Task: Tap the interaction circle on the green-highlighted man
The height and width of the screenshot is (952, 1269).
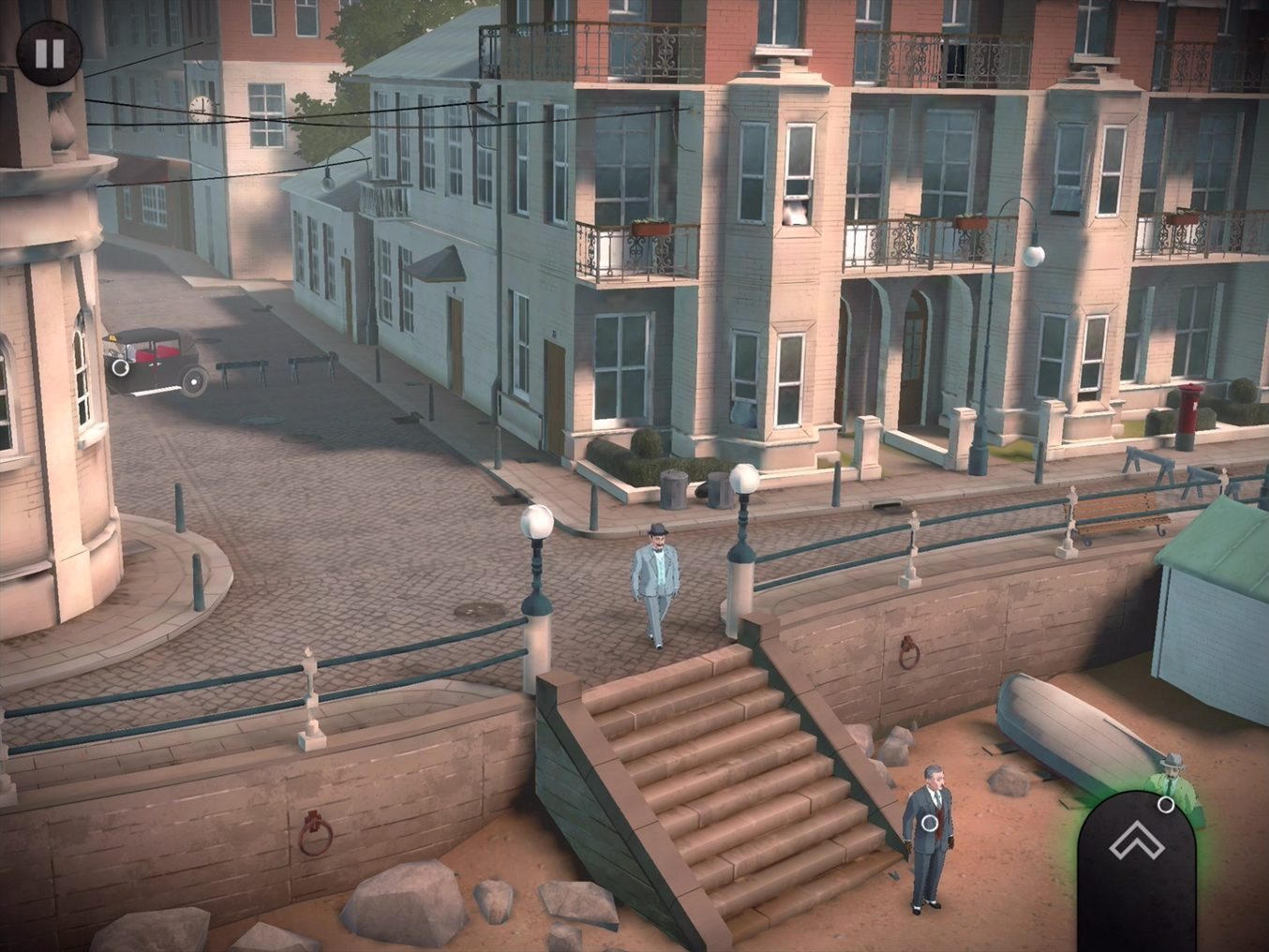Action: 1166,804
